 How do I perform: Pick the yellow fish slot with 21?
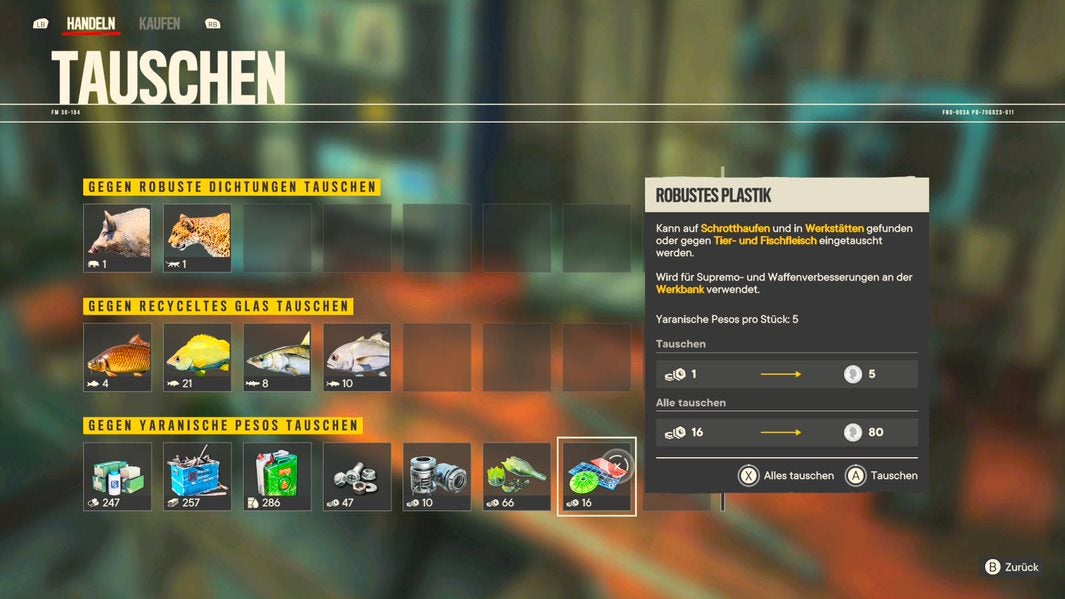[x=197, y=356]
